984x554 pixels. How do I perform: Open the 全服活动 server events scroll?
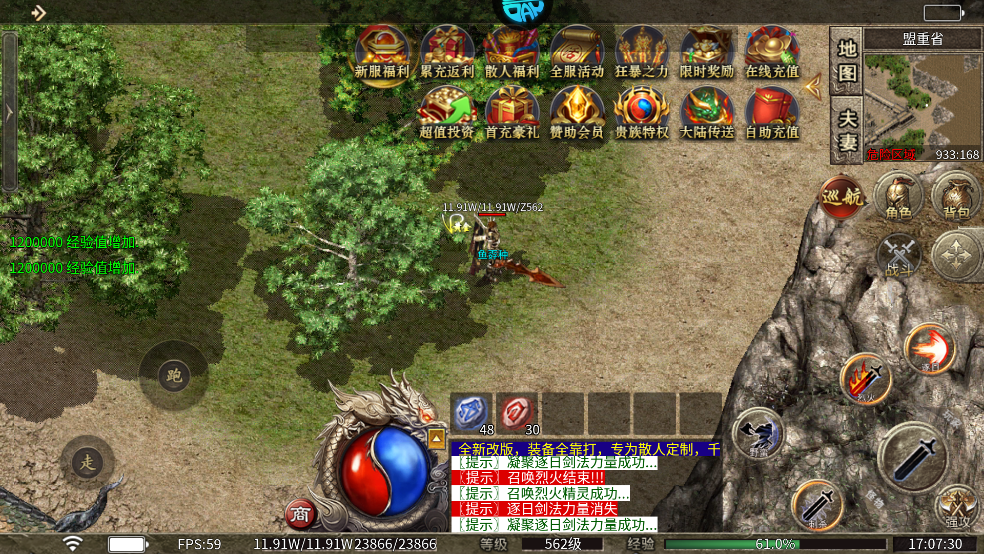click(577, 53)
